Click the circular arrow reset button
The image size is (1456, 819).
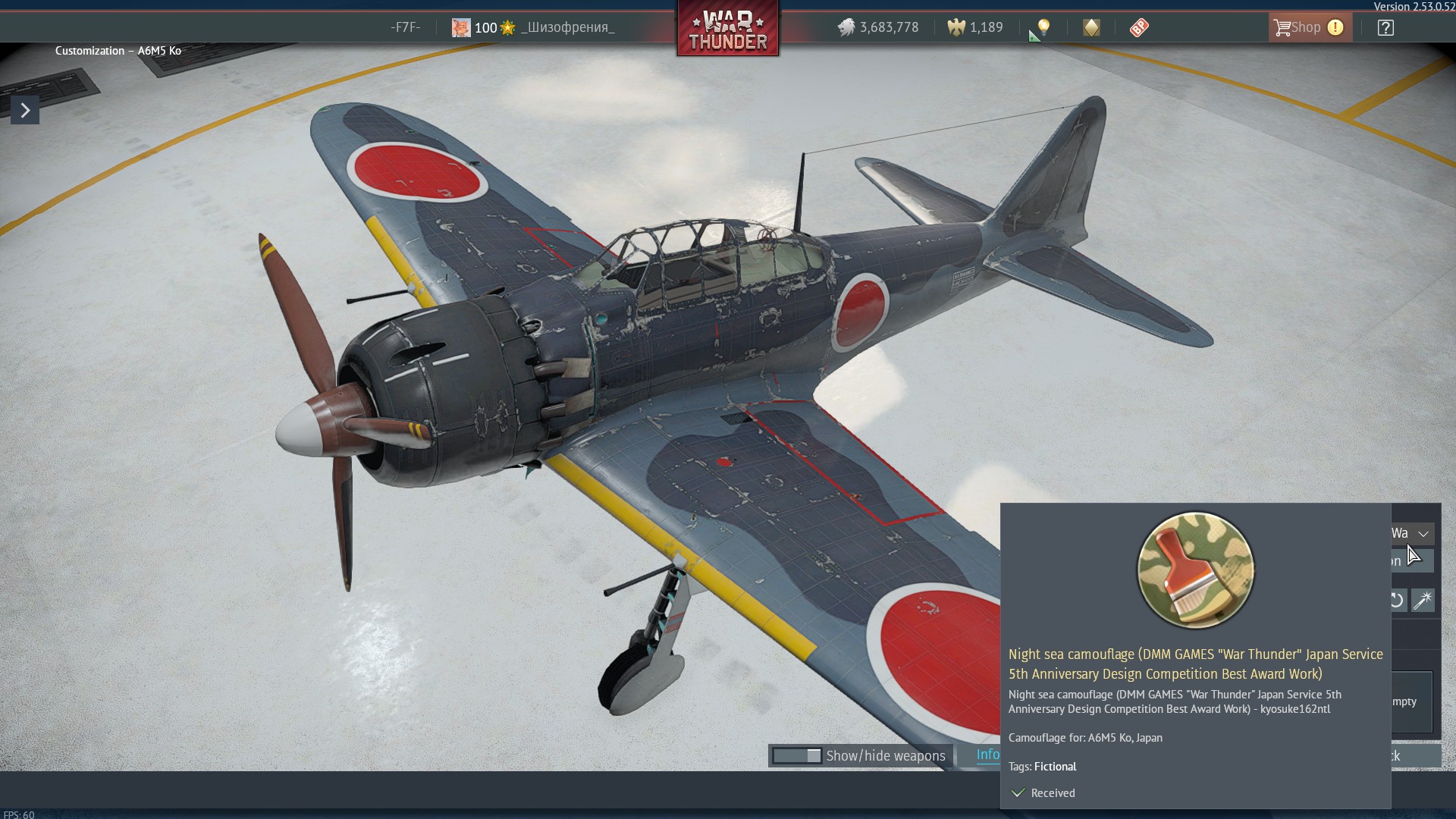tap(1398, 601)
